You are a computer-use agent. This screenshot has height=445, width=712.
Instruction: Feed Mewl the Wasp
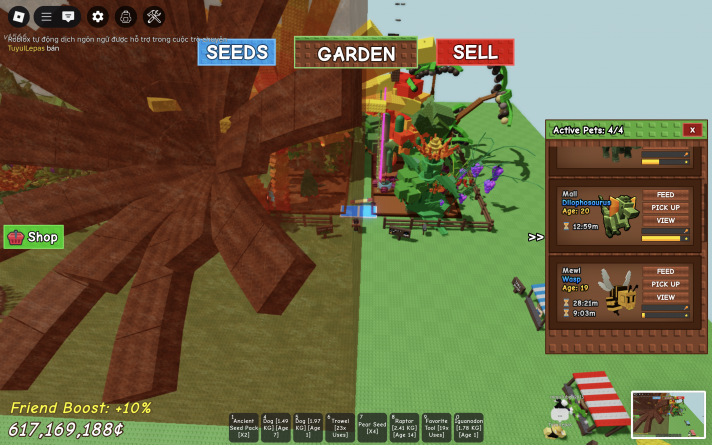[665, 272]
